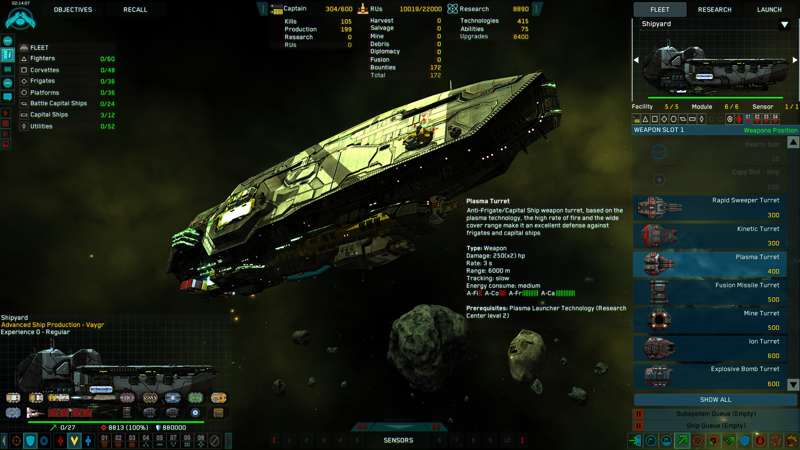
Task: Open the Objectives panel
Action: 72,10
